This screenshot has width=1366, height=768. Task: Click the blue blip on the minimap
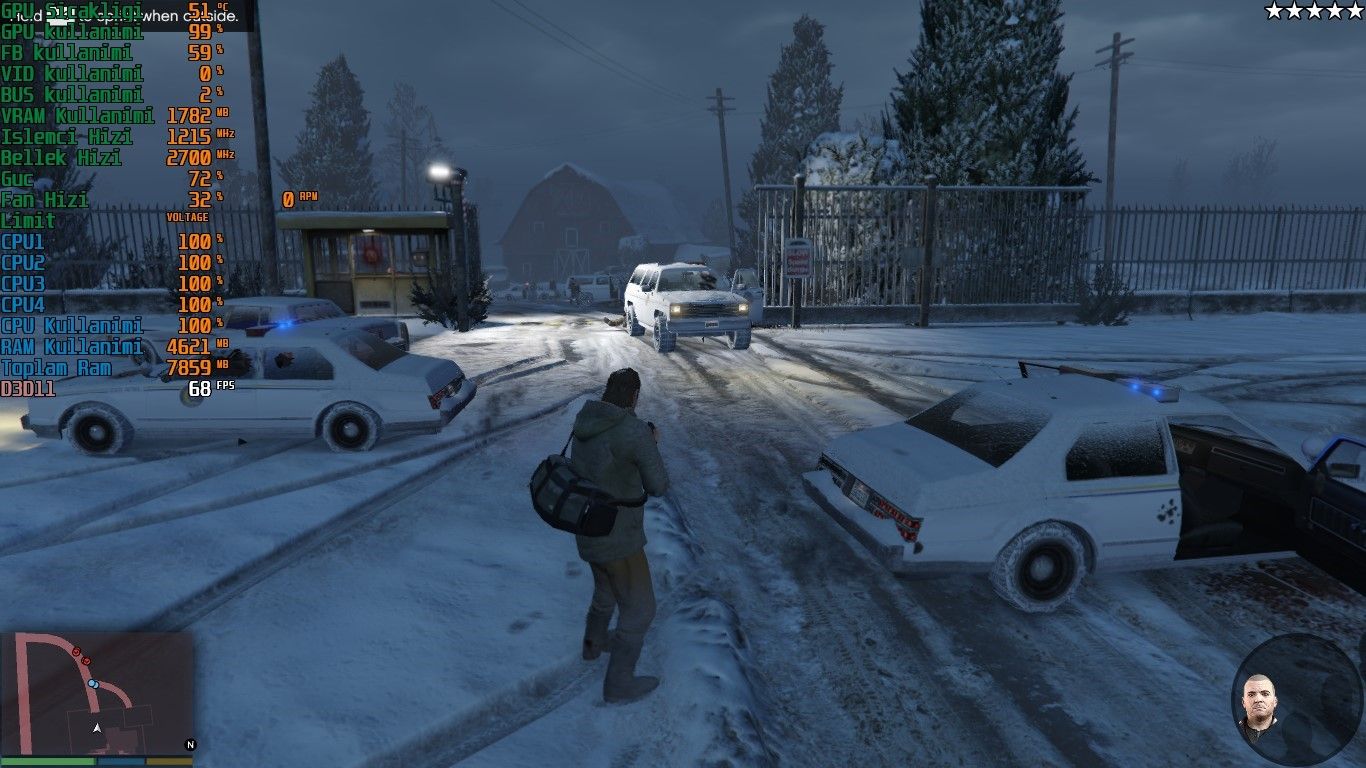coord(92,684)
